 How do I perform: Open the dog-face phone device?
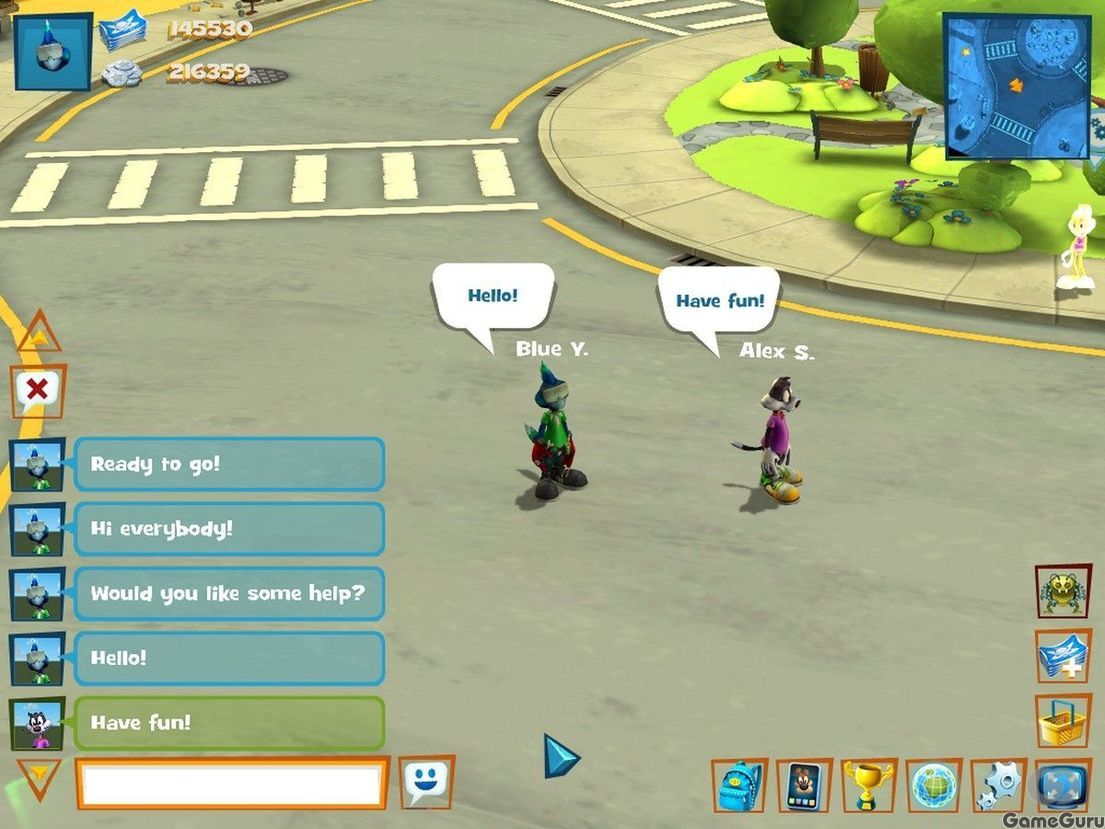(804, 785)
